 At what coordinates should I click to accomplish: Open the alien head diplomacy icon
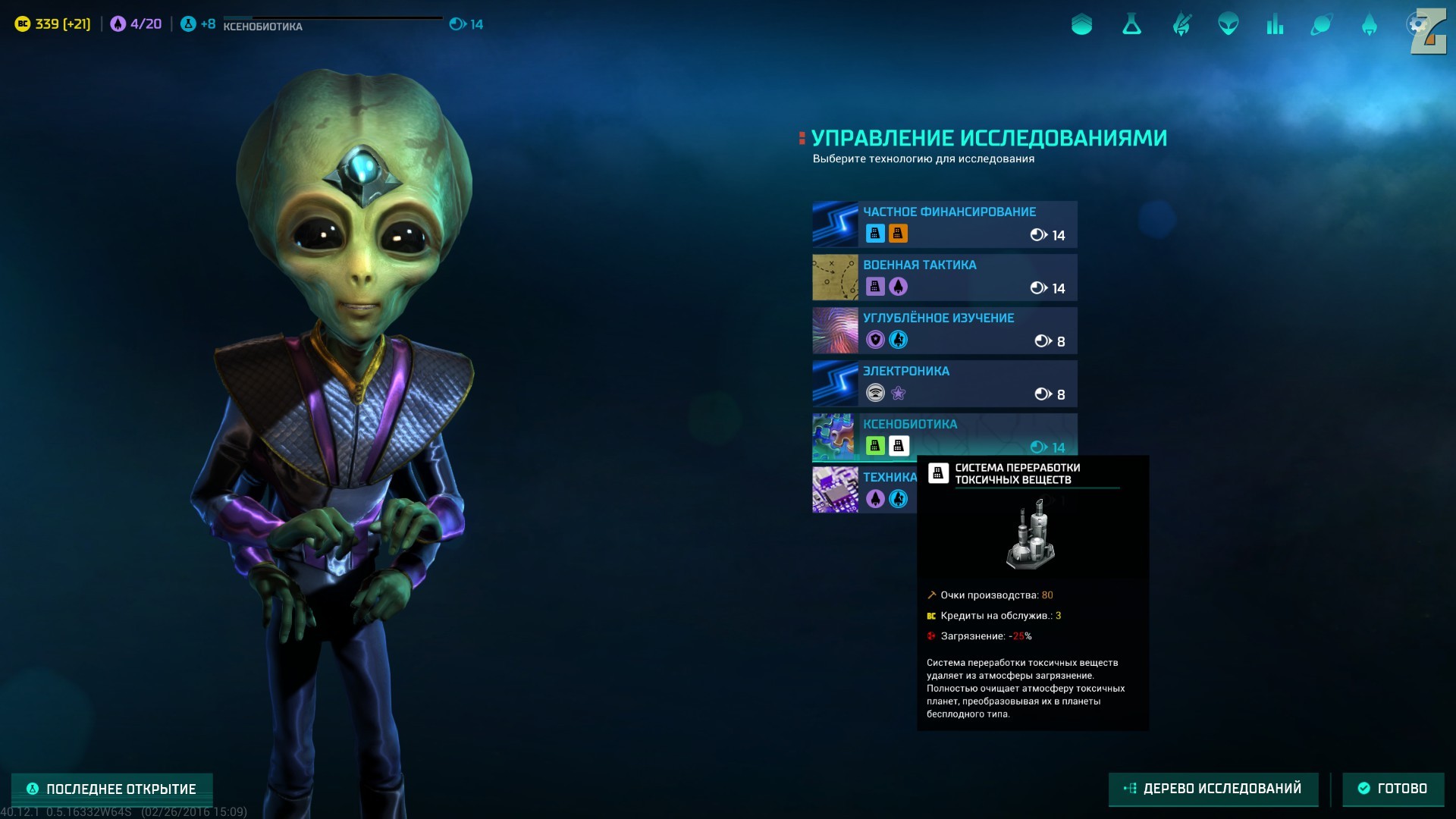click(1228, 25)
